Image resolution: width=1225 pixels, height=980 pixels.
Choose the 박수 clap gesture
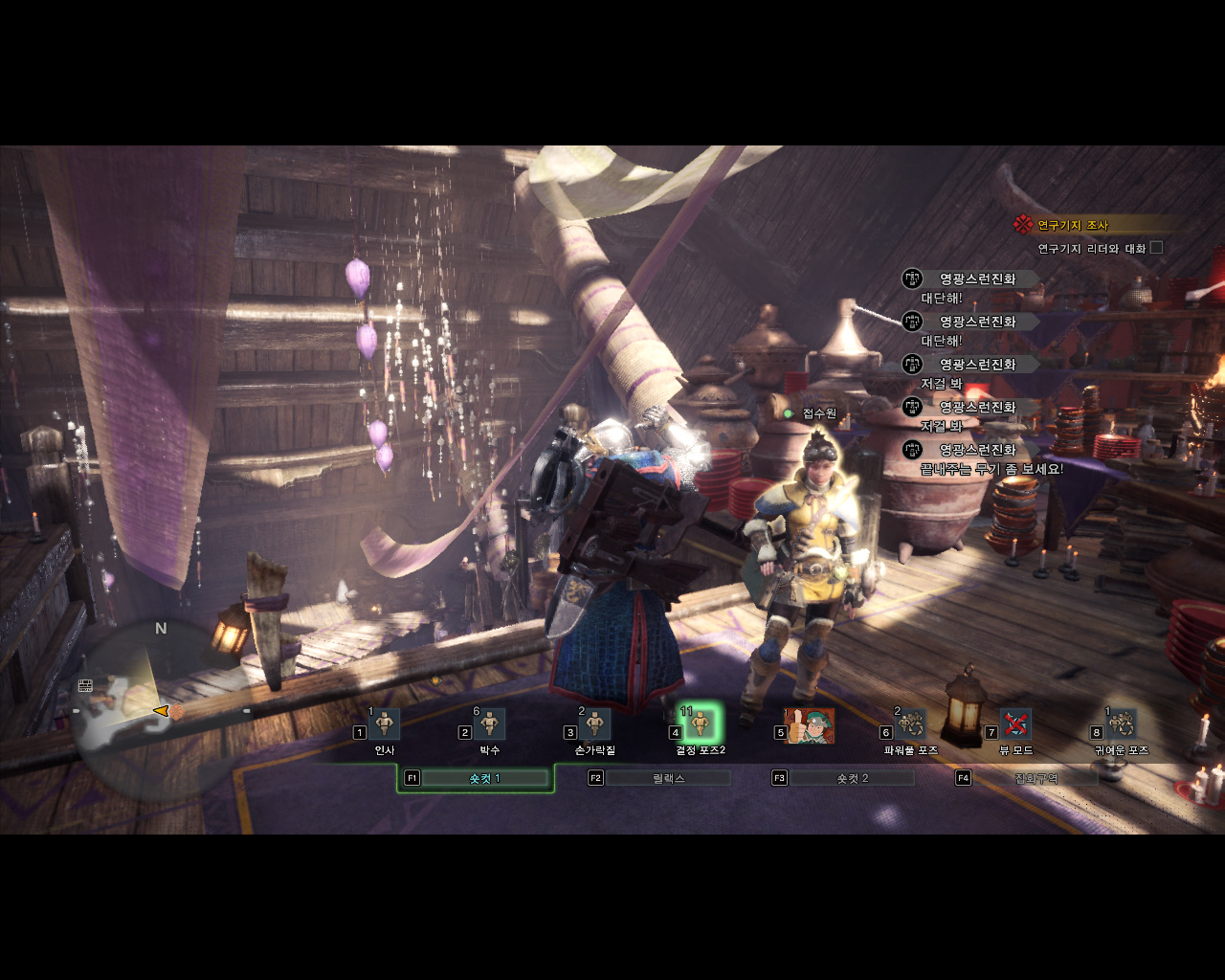pos(490,724)
